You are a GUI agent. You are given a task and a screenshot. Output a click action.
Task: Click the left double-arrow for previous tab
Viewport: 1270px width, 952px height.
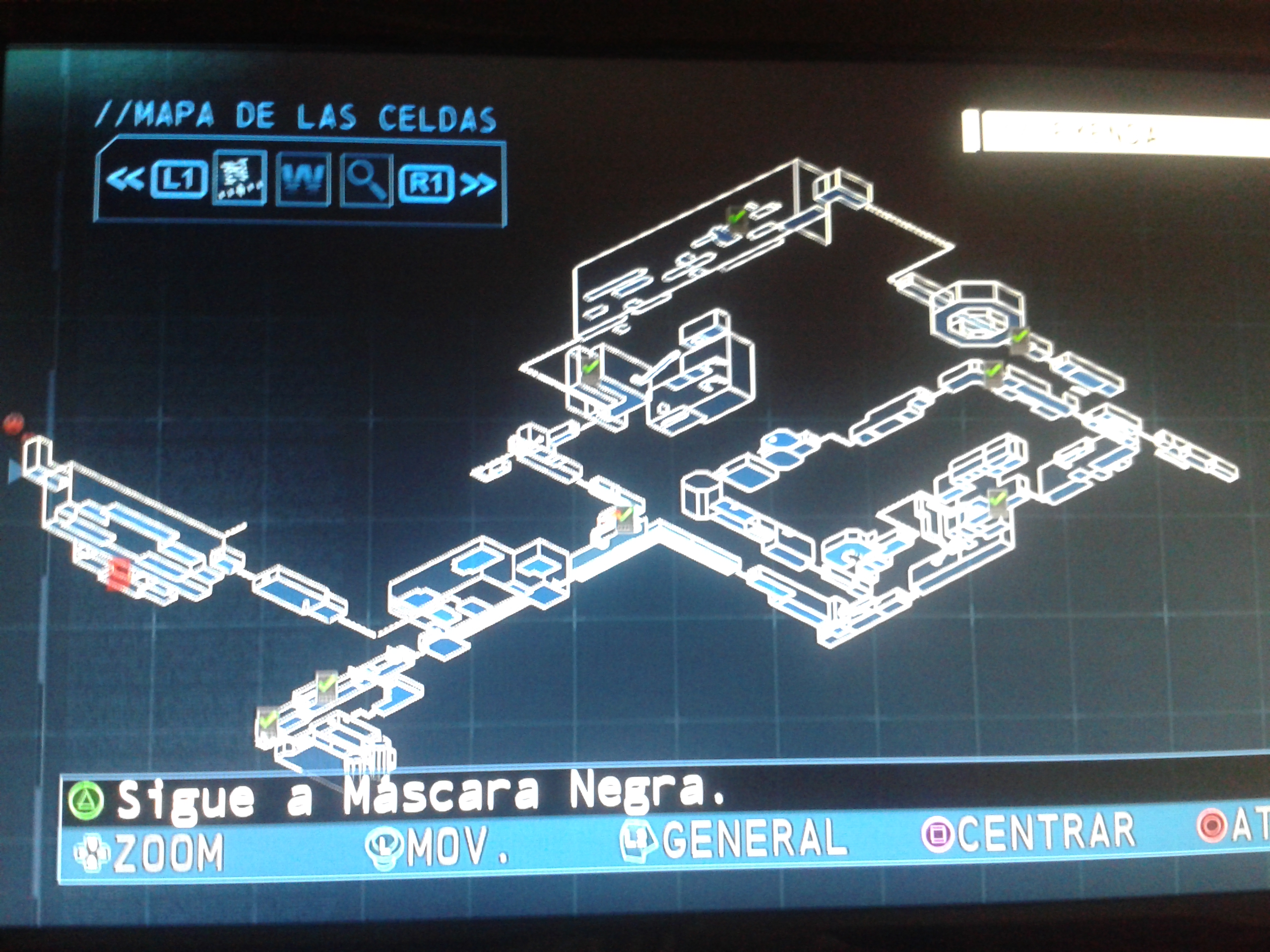click(124, 179)
